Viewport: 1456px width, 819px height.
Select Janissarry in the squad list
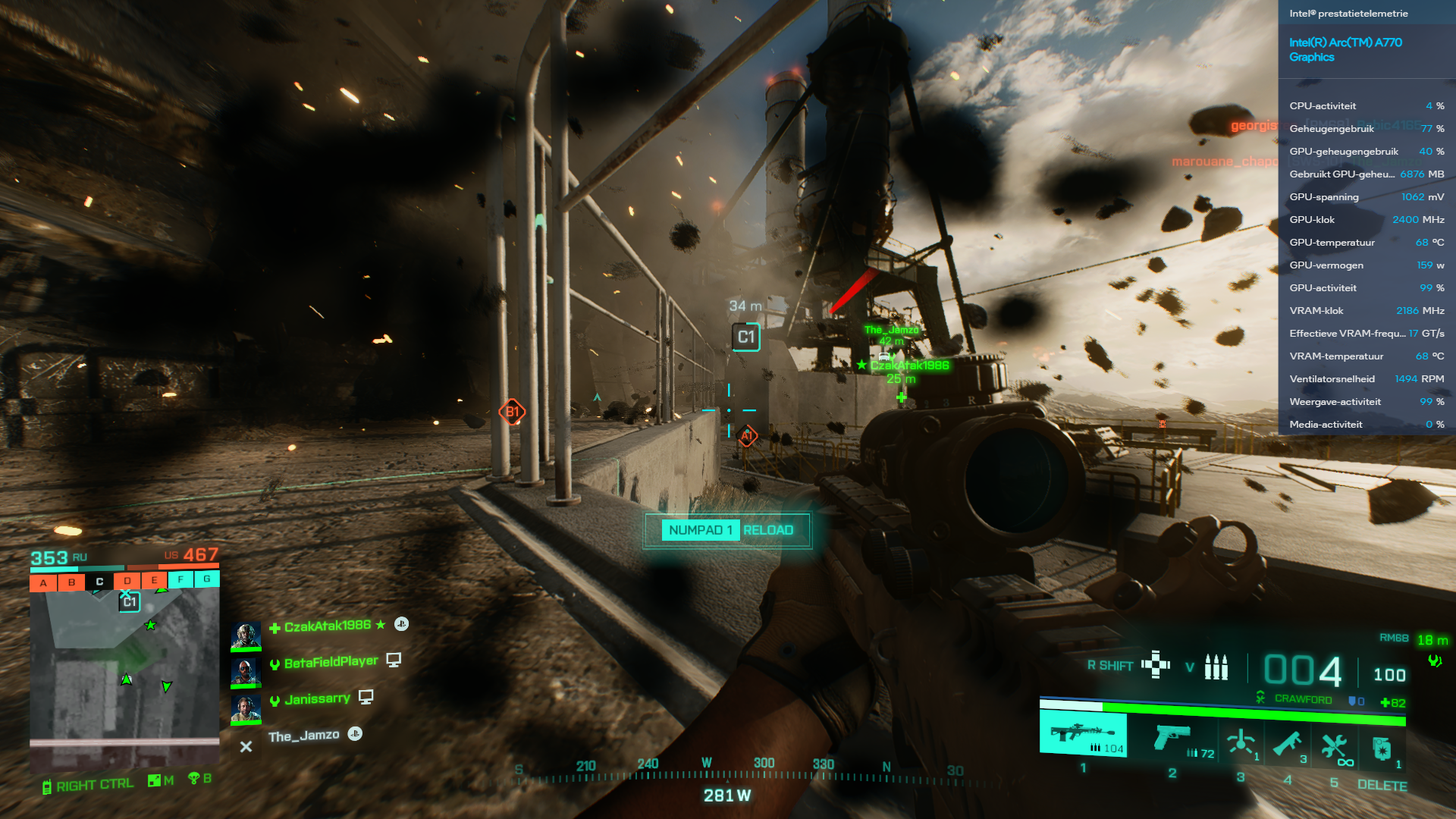point(317,698)
